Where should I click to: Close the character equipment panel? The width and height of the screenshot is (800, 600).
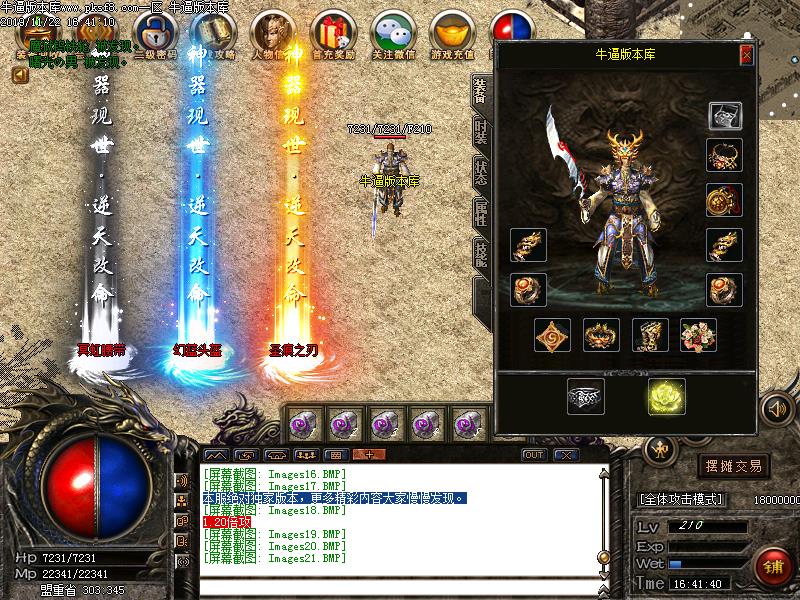coord(746,55)
